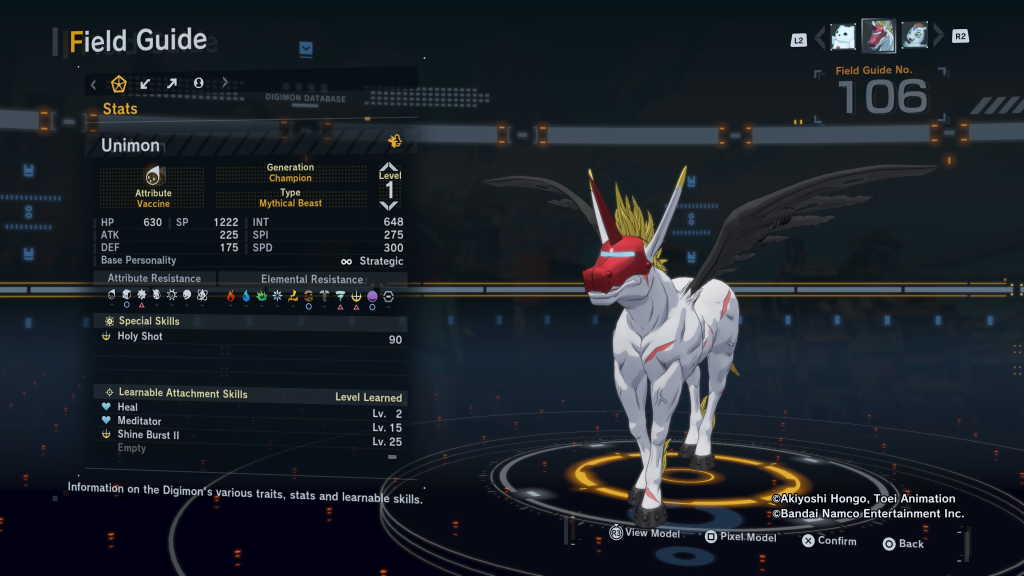Open the profile silhouette tab
This screenshot has height=576, width=1024.
point(198,83)
